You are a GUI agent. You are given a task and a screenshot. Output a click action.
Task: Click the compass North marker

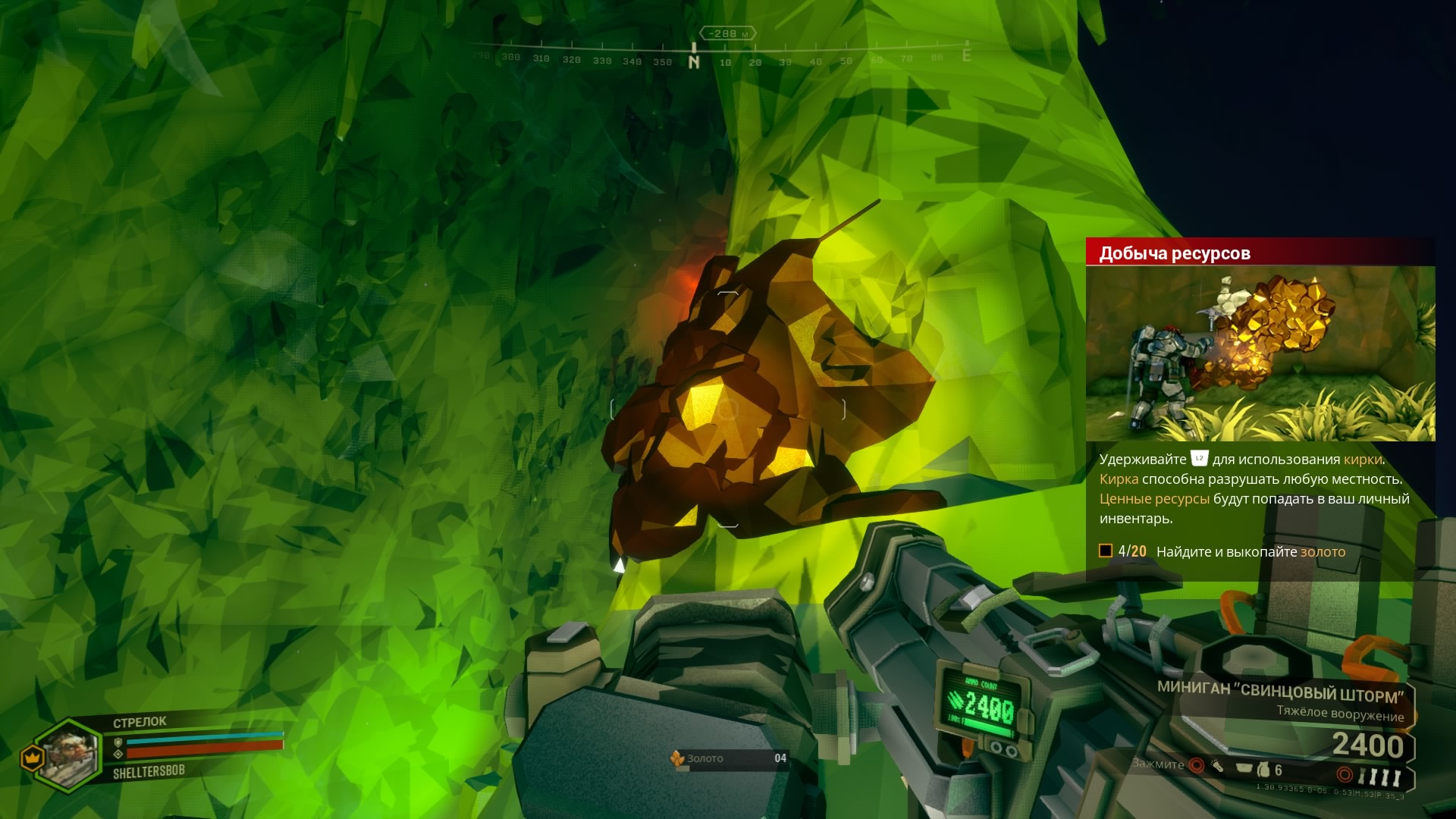(694, 62)
